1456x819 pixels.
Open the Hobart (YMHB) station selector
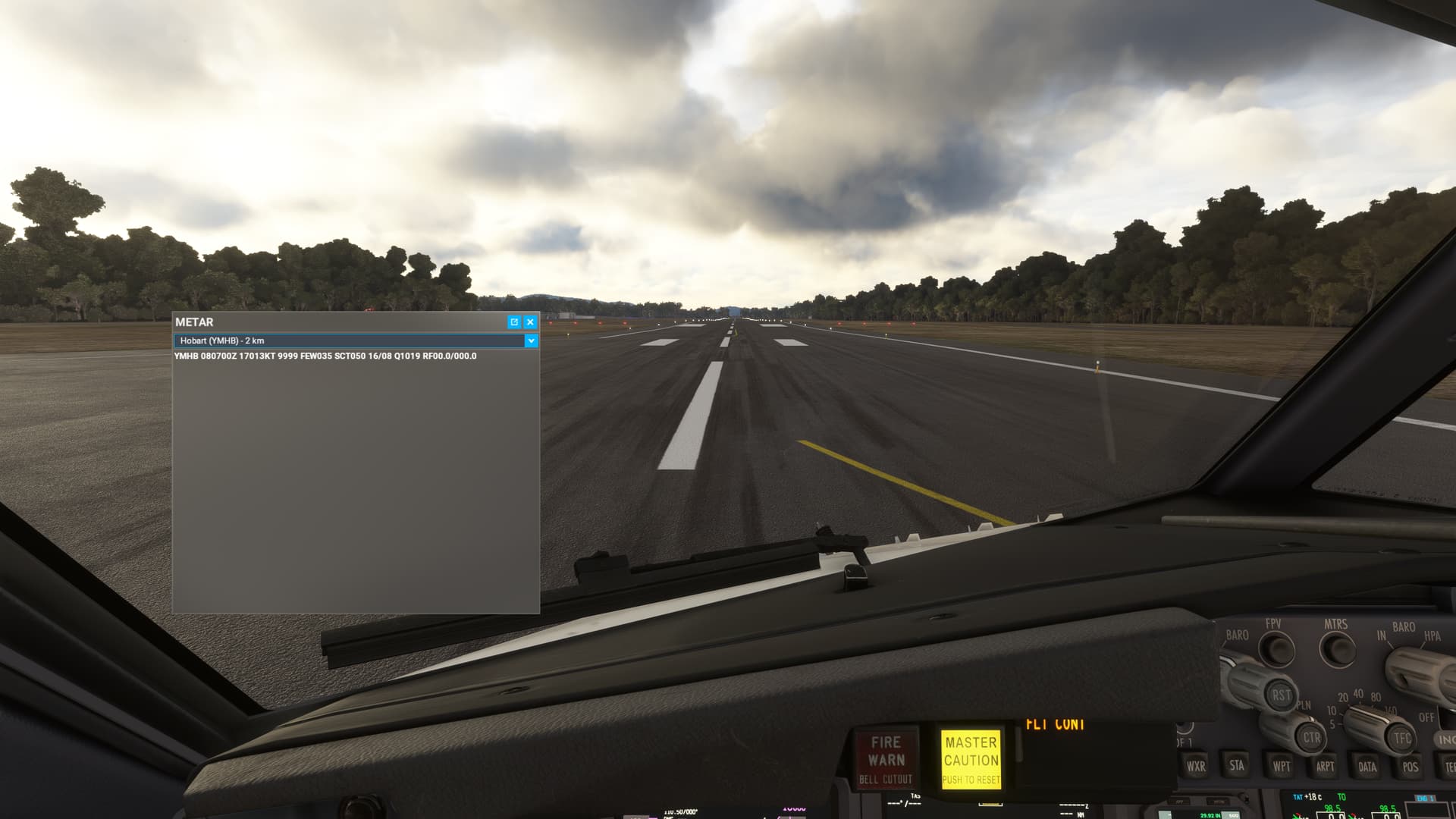coord(349,341)
